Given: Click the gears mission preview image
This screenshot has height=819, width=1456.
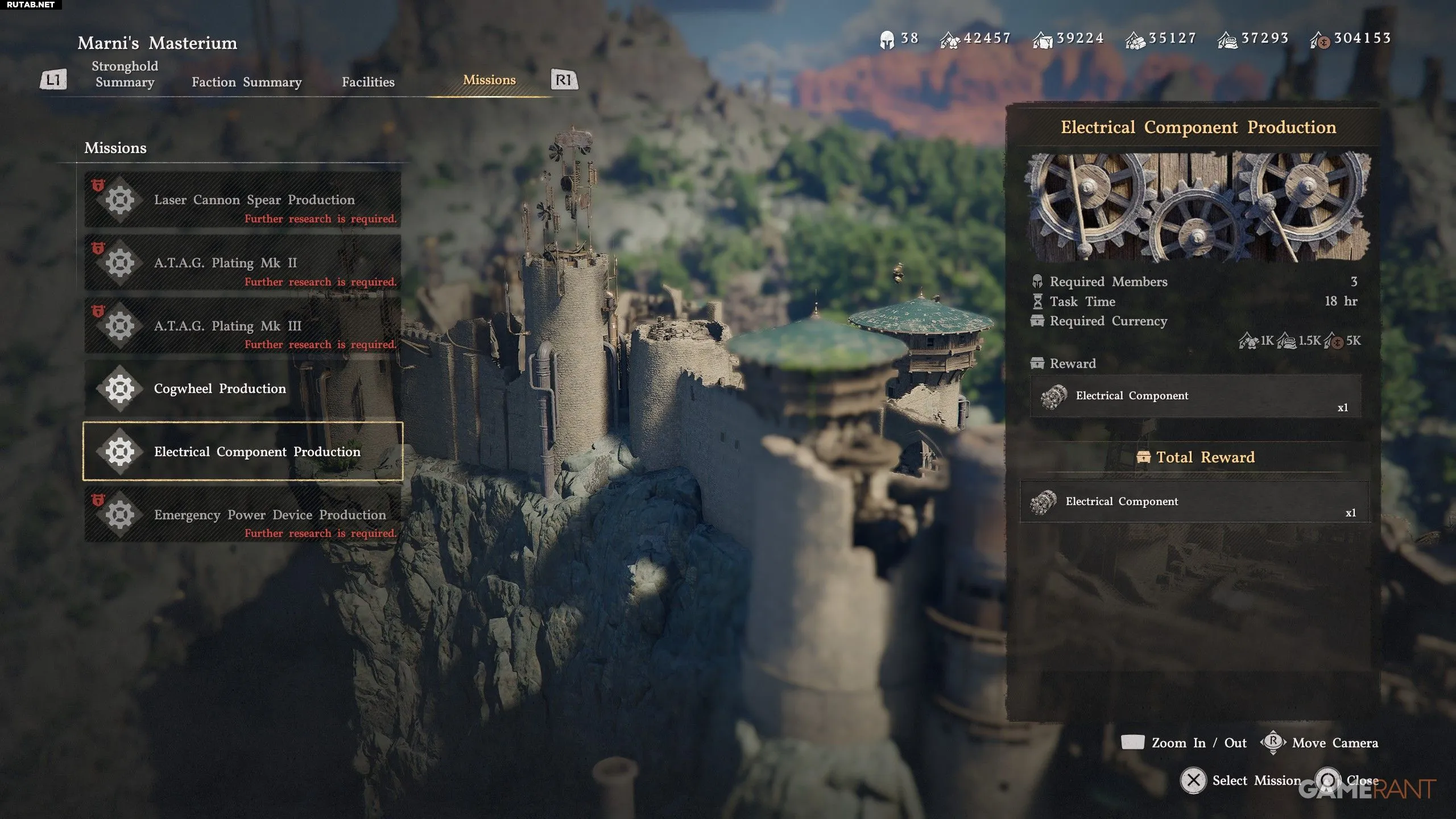Looking at the screenshot, I should pyautogui.click(x=1196, y=207).
